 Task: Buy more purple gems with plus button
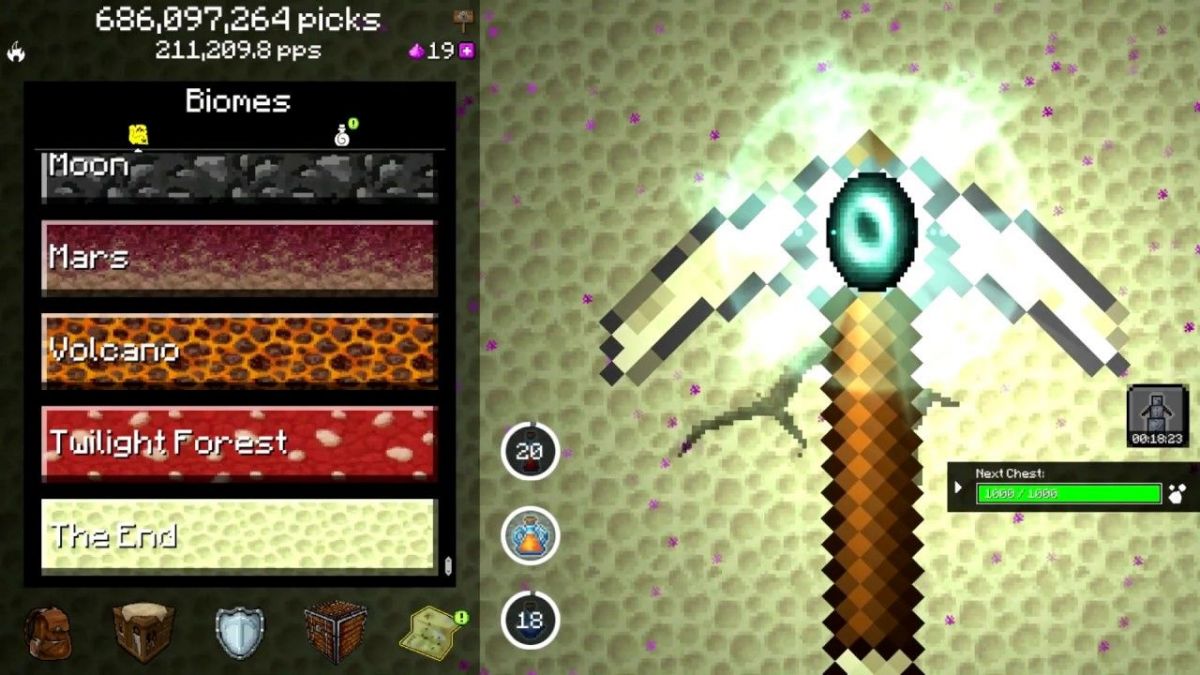pos(466,51)
